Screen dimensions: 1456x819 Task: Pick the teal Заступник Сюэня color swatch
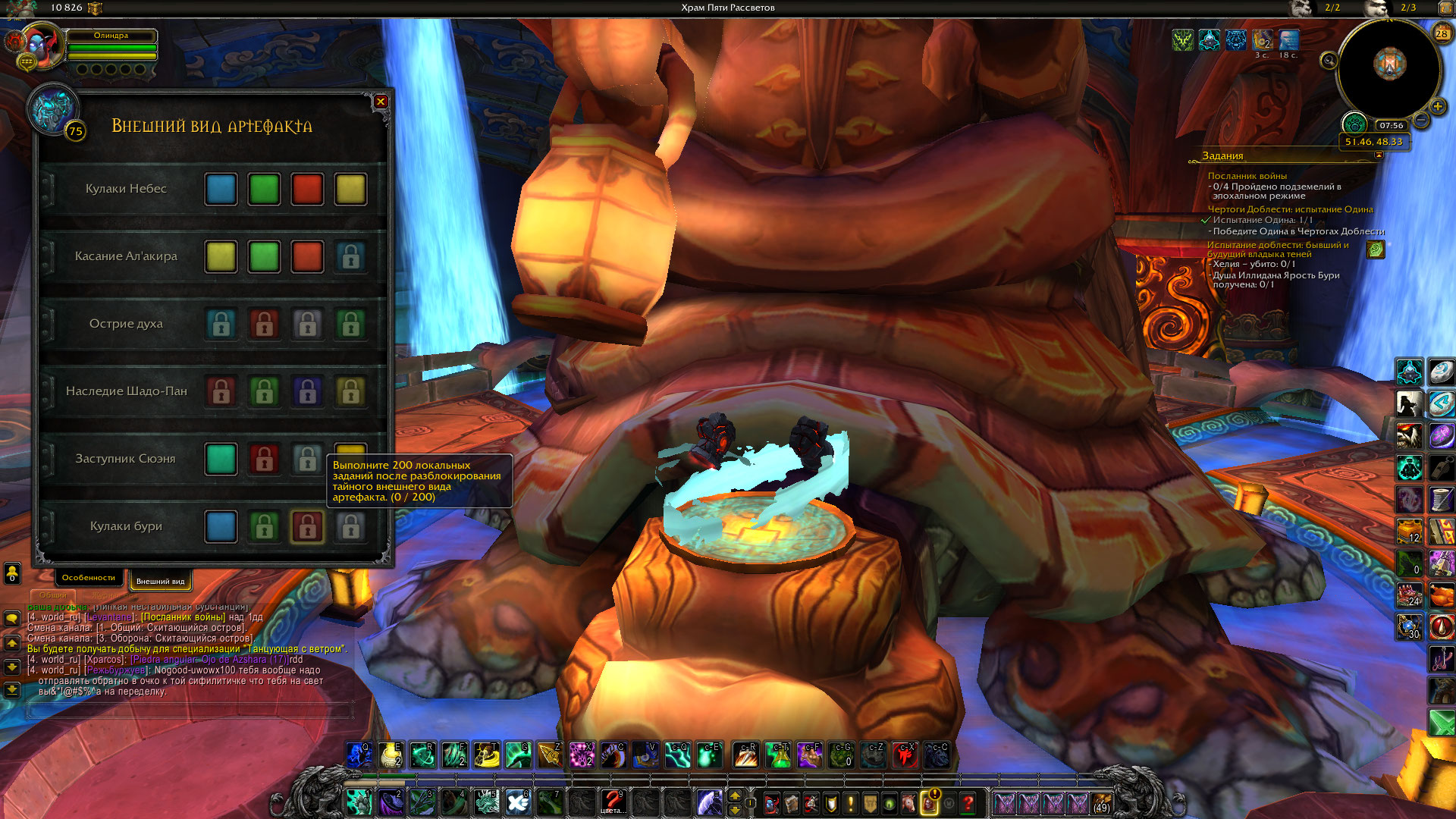click(x=221, y=460)
